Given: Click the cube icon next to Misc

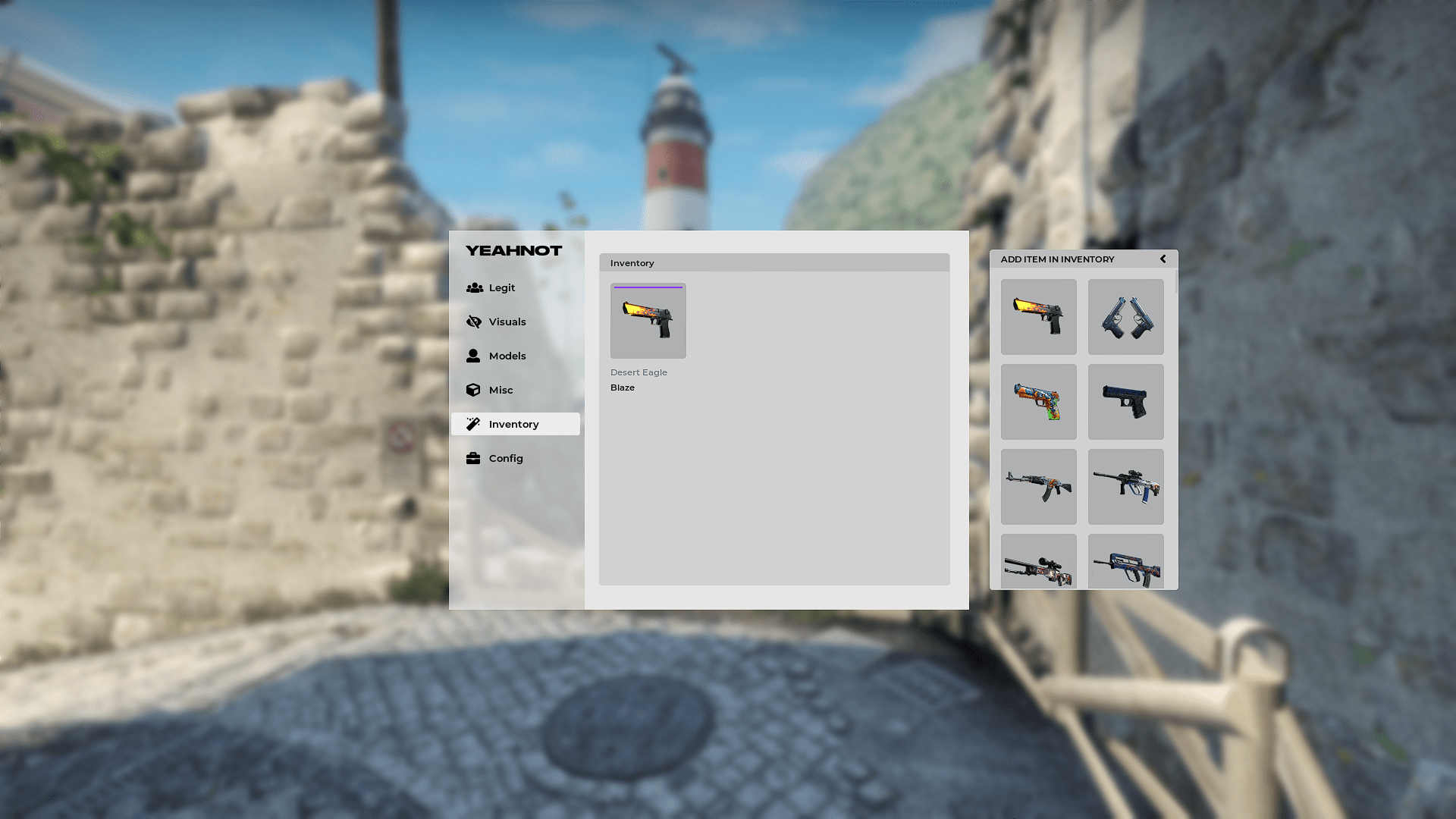Looking at the screenshot, I should pos(474,390).
